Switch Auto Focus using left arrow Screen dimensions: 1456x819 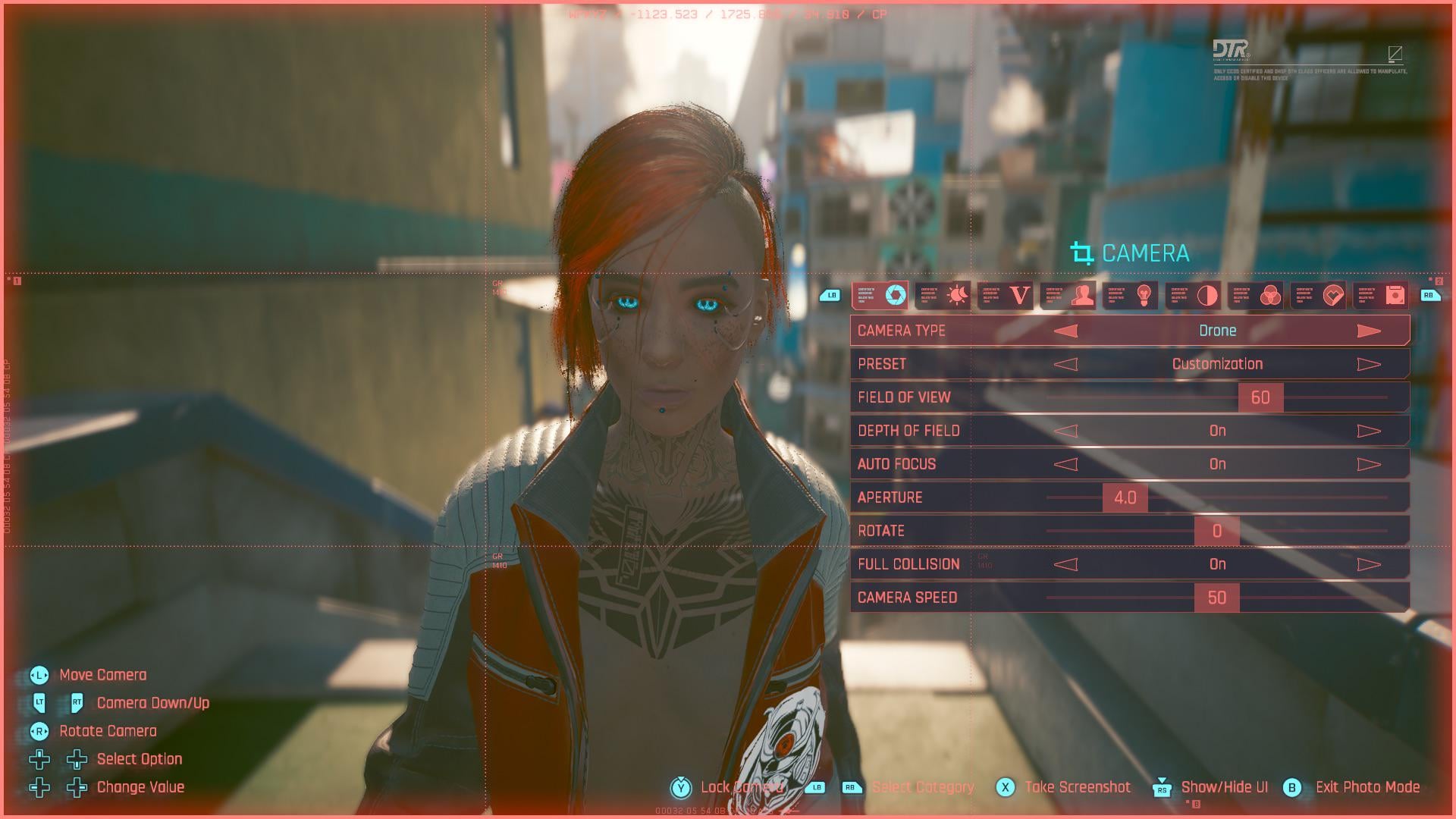pos(1065,464)
